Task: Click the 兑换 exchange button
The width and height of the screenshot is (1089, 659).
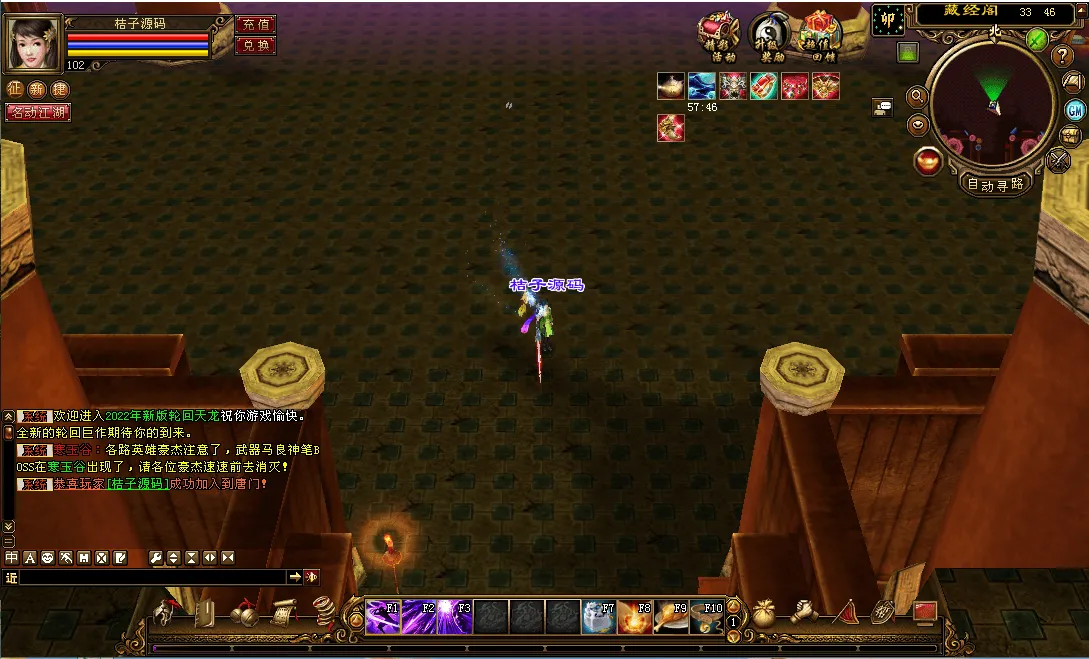Action: 254,45
